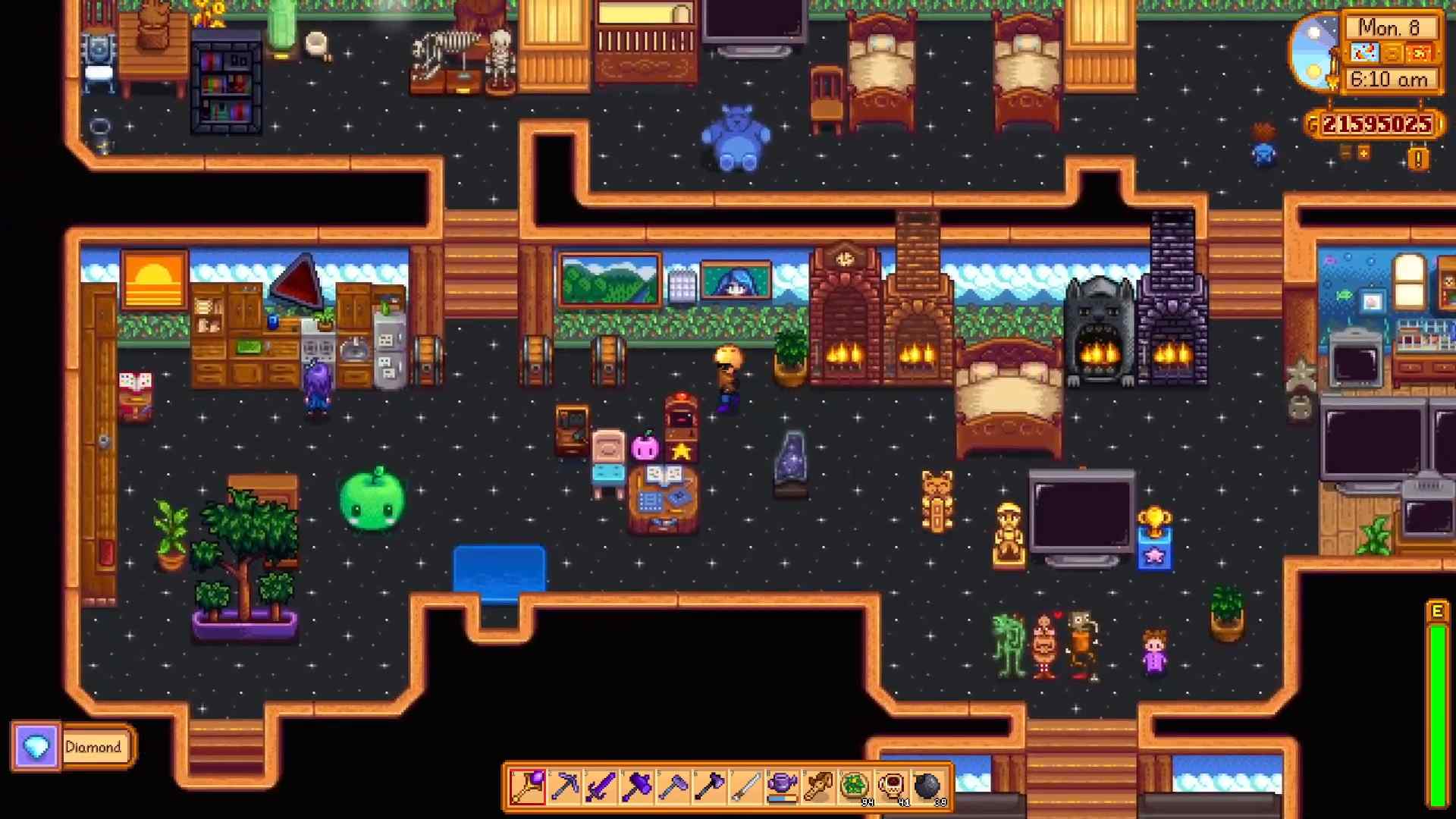Click the time display showing 6:10 am

[x=1390, y=77]
